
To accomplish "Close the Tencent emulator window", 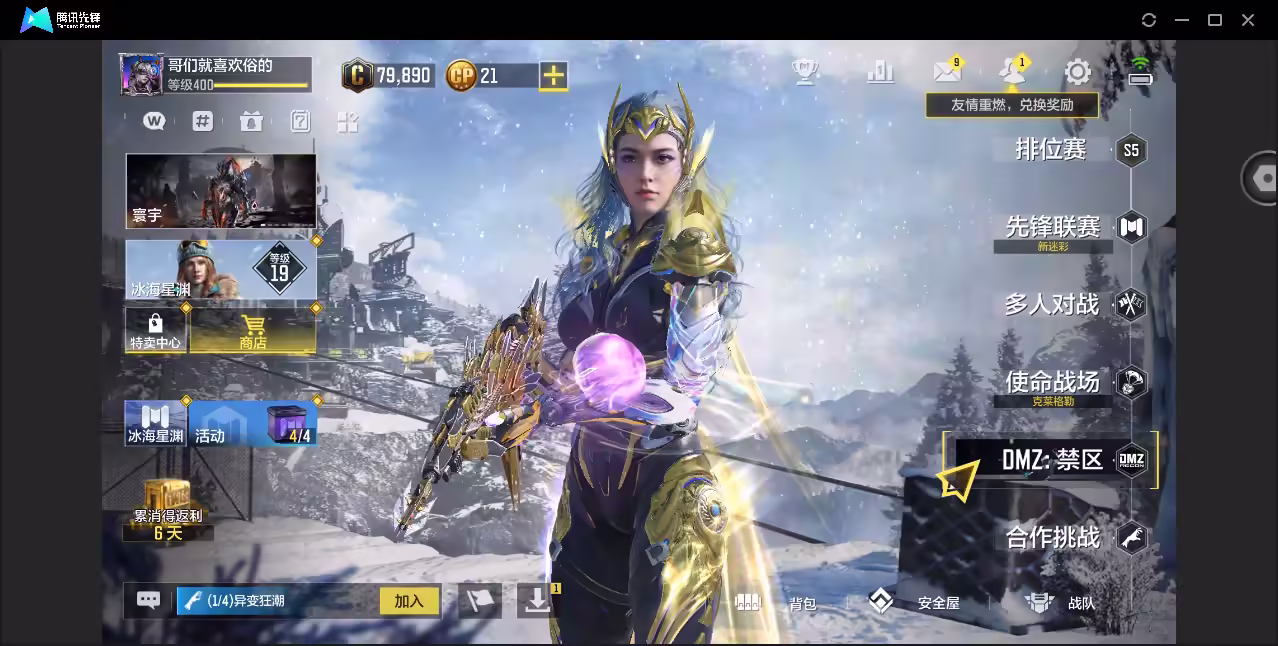I will [1248, 20].
